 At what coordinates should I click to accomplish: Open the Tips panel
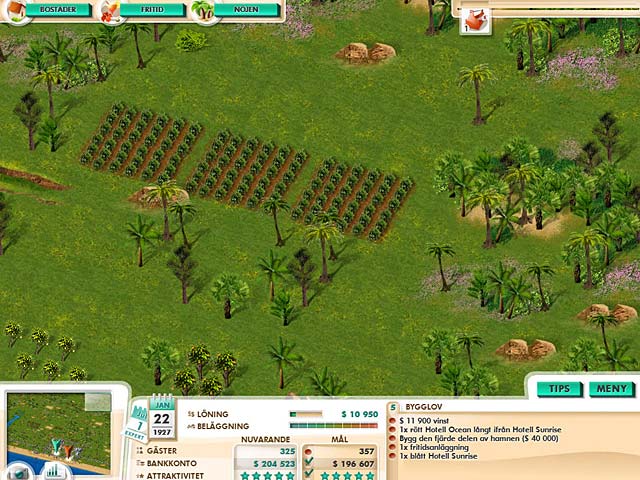click(559, 388)
